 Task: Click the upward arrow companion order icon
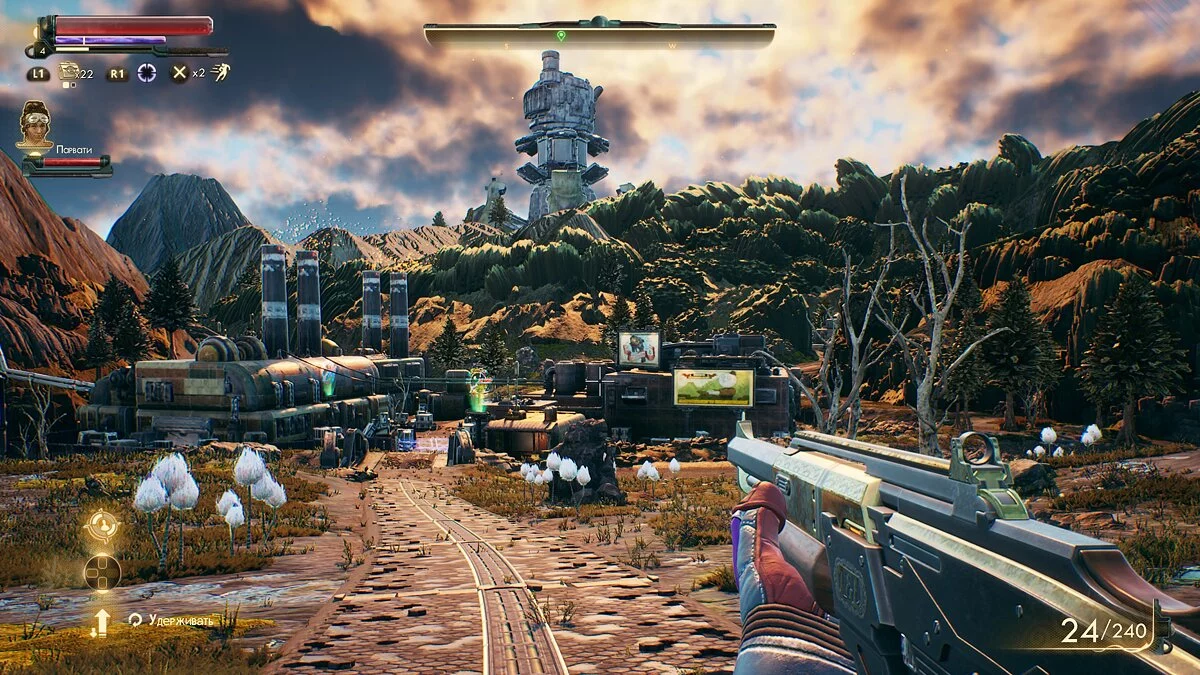[101, 622]
